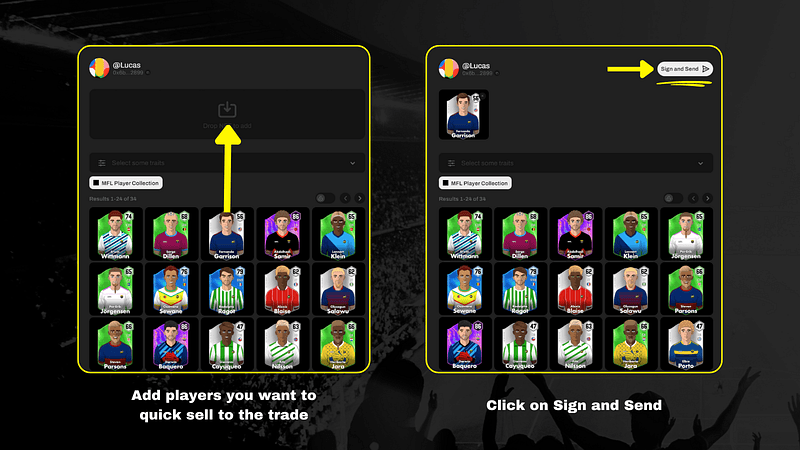Open the @Lucas profile in the left panel

[125, 66]
